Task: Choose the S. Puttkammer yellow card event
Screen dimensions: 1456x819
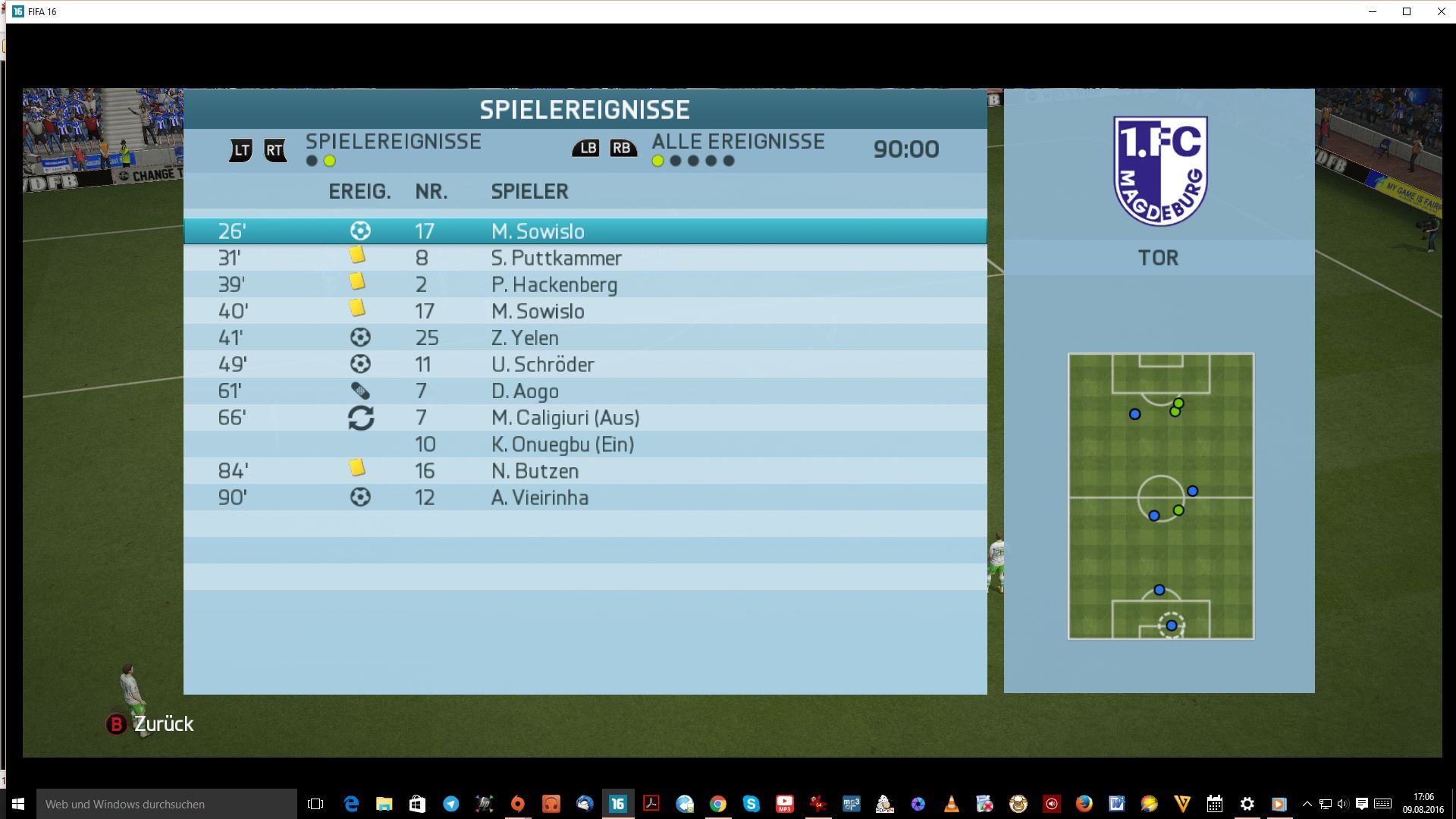Action: [585, 258]
